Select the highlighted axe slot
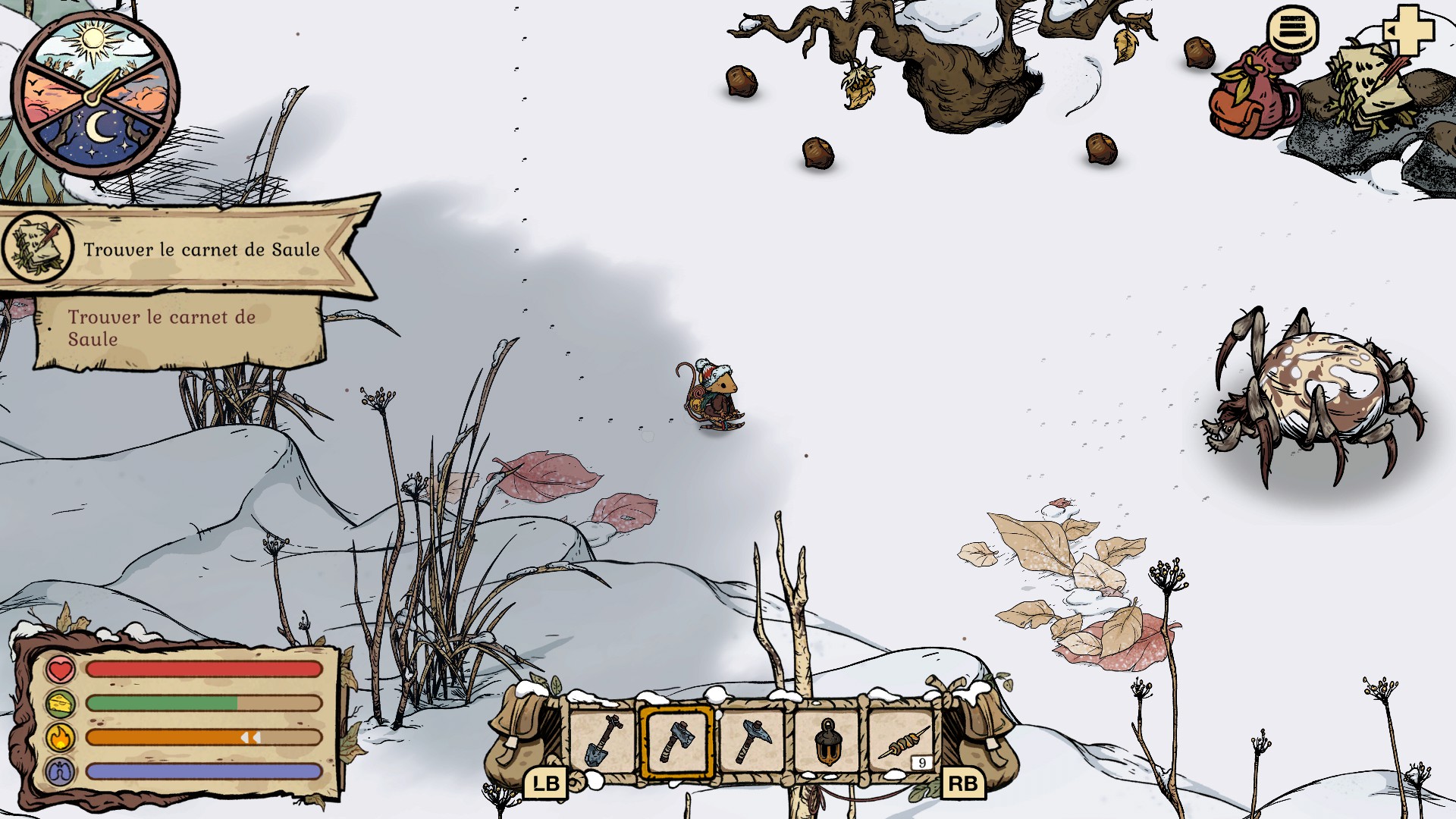1456x819 pixels. tap(676, 741)
